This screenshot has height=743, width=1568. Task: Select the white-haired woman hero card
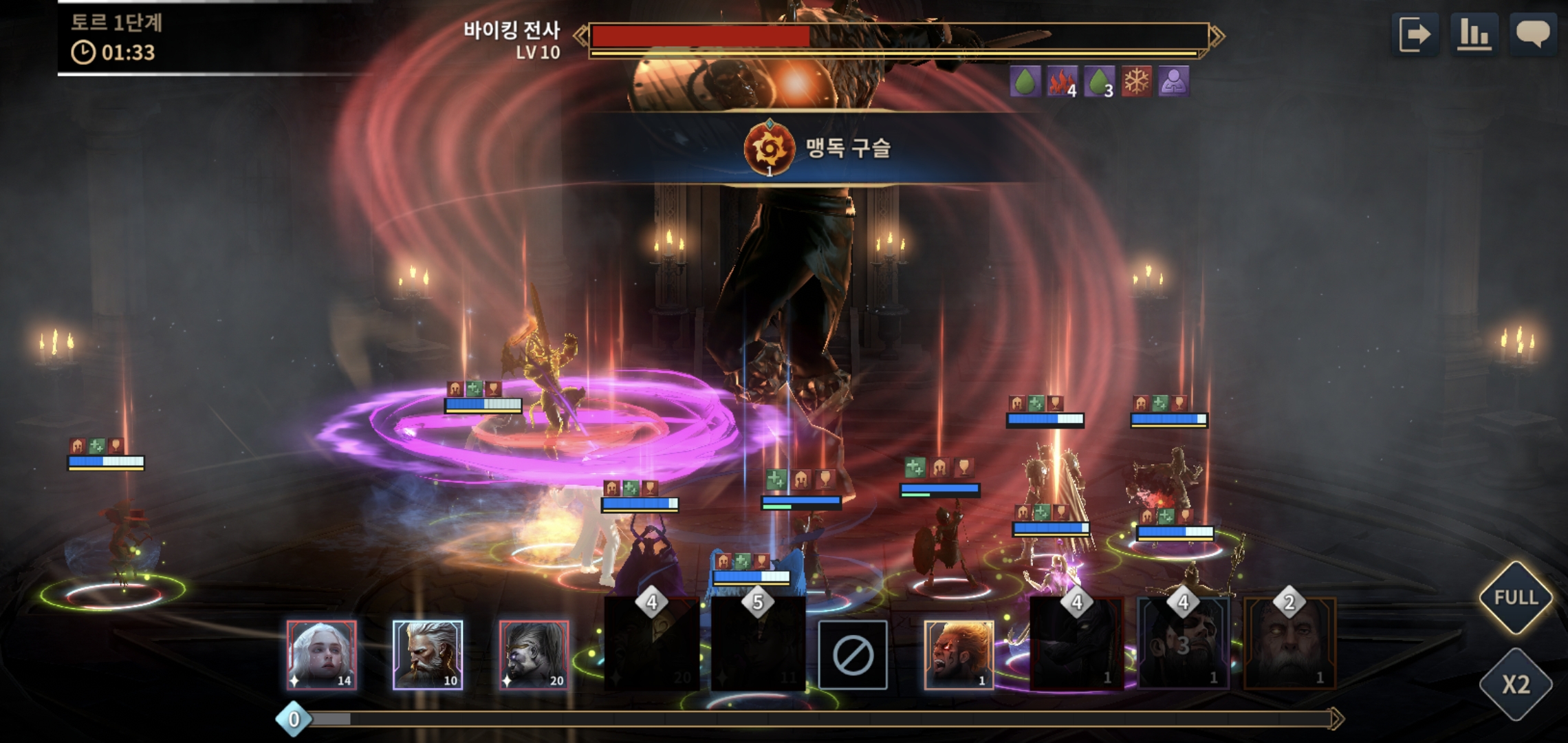point(322,655)
